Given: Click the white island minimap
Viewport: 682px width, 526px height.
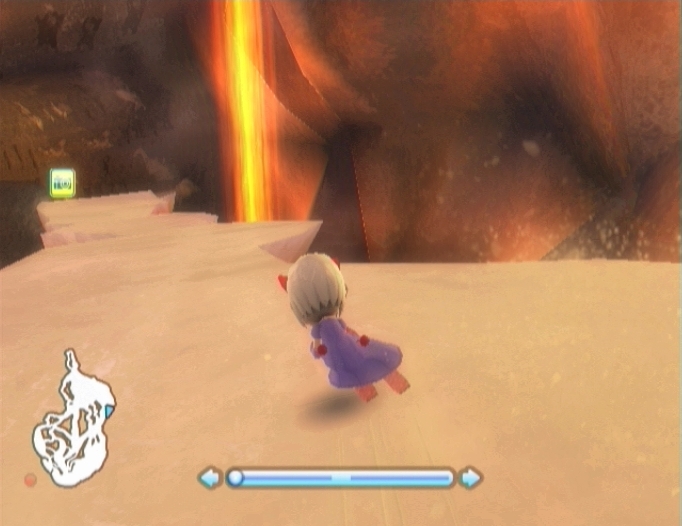Looking at the screenshot, I should (x=70, y=422).
